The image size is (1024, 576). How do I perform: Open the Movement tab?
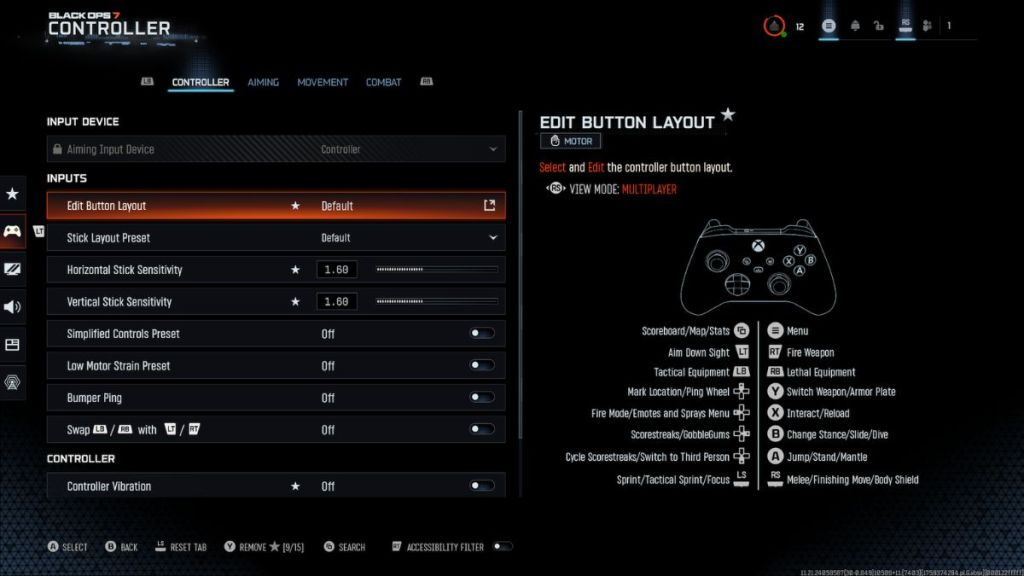click(x=322, y=82)
